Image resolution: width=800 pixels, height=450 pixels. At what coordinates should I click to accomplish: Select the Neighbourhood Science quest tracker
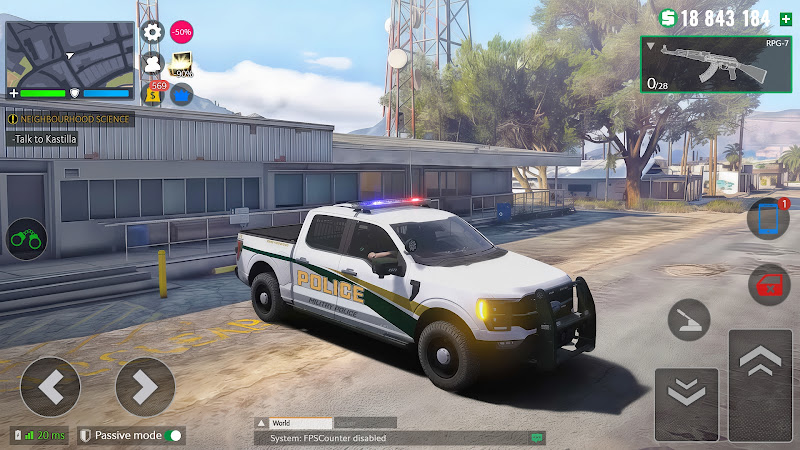pyautogui.click(x=69, y=119)
